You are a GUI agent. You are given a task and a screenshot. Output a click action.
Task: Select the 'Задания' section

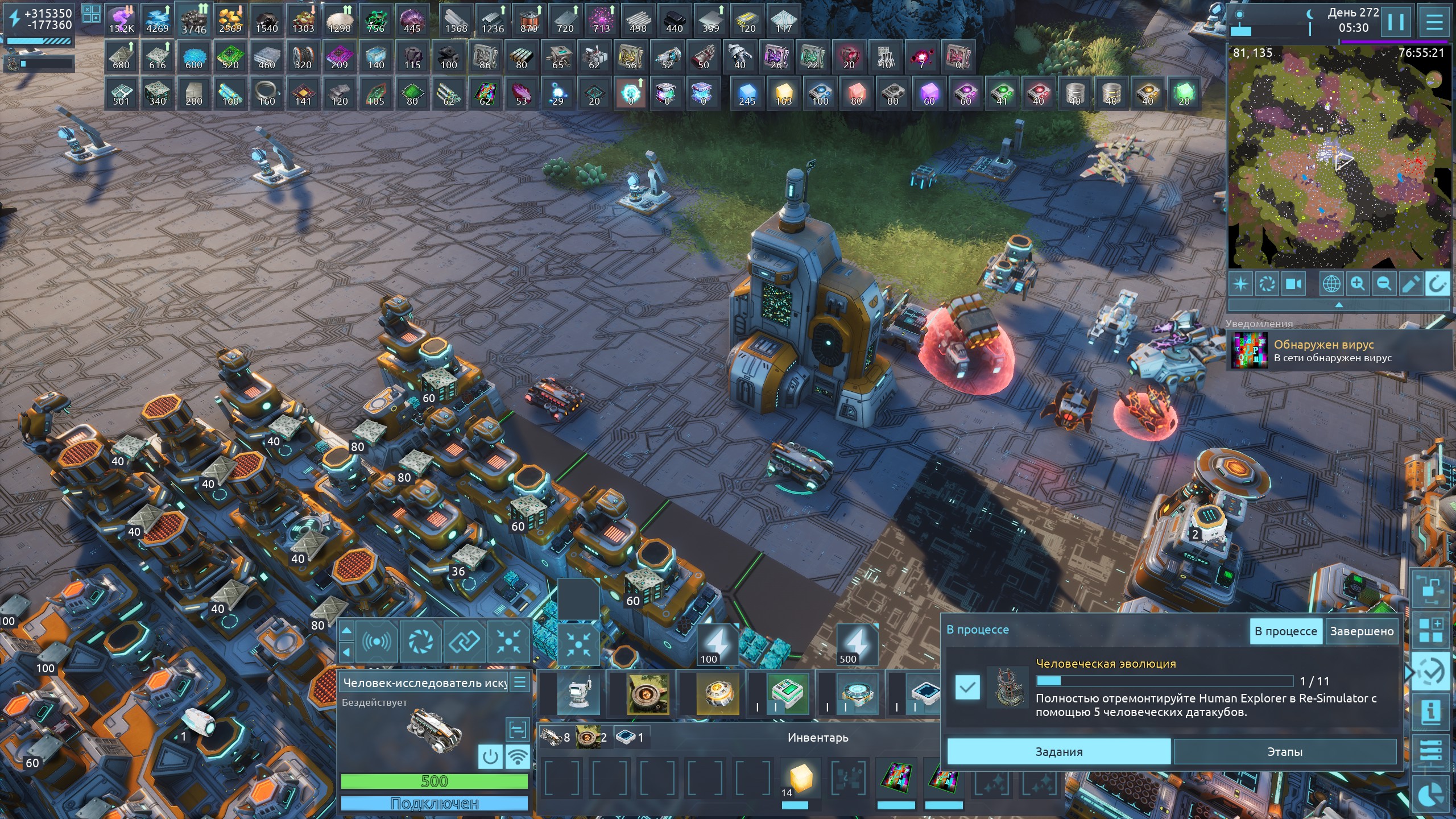click(x=1058, y=752)
